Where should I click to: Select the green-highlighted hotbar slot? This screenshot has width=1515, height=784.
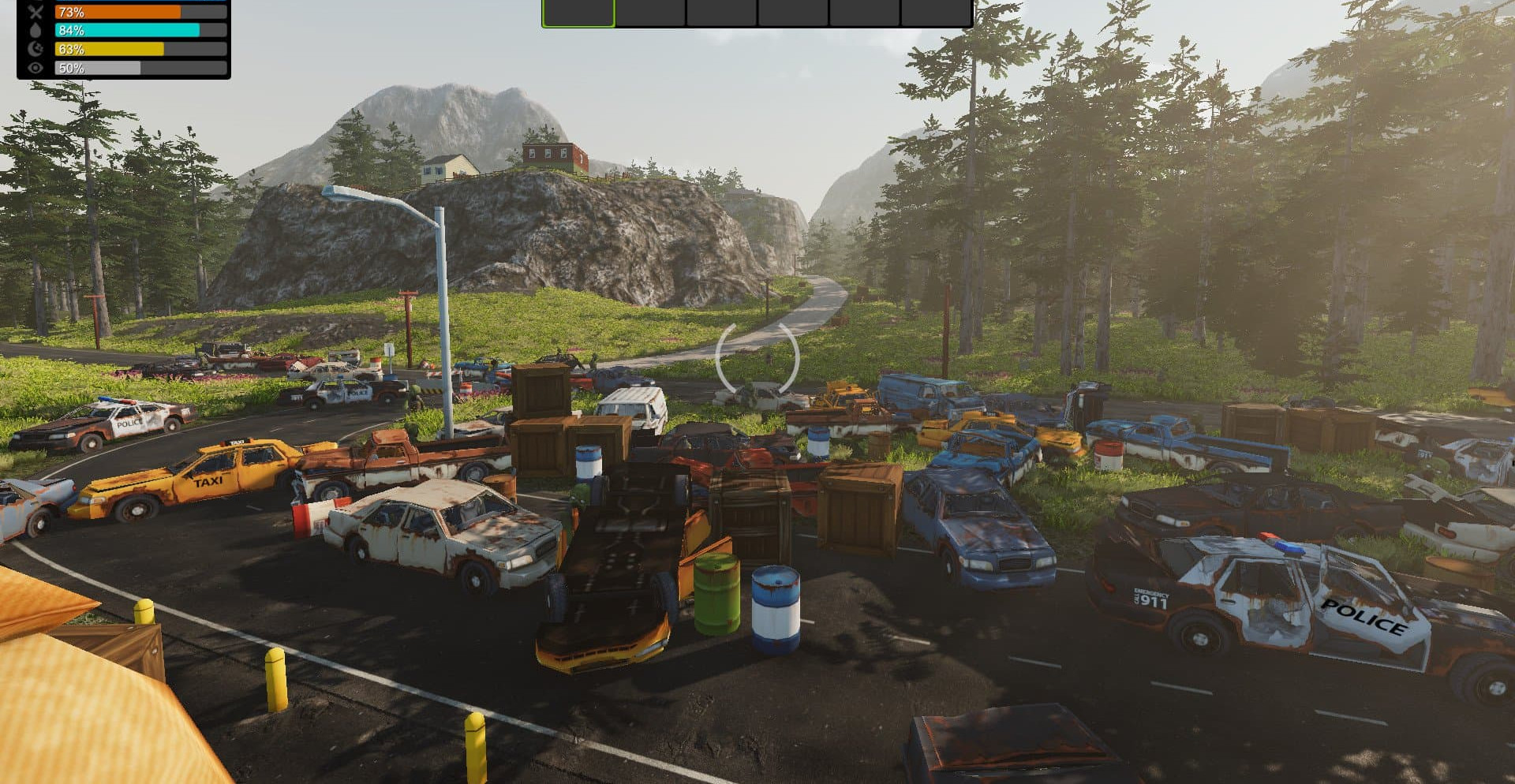(578, 13)
